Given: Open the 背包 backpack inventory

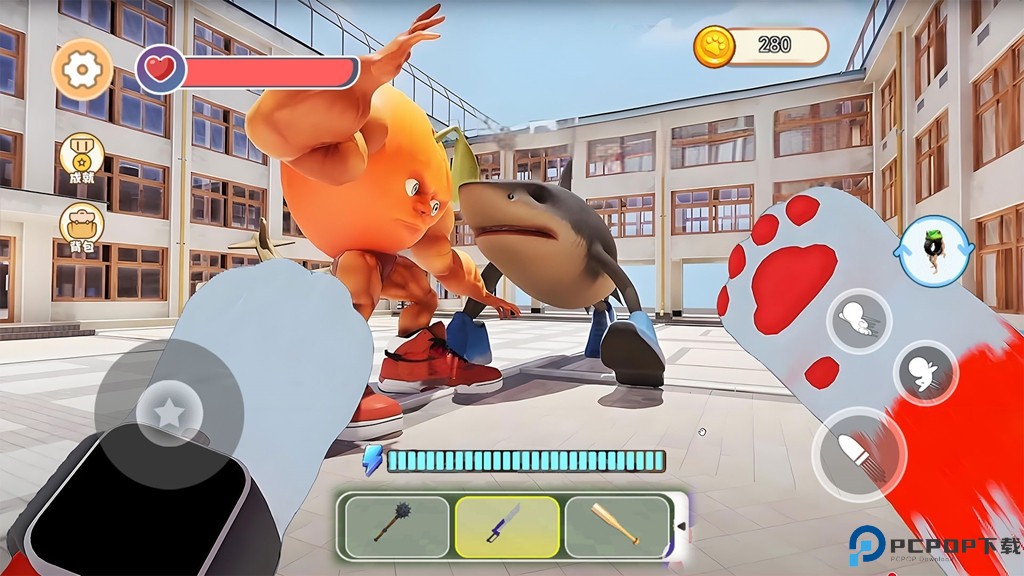Looking at the screenshot, I should (81, 228).
